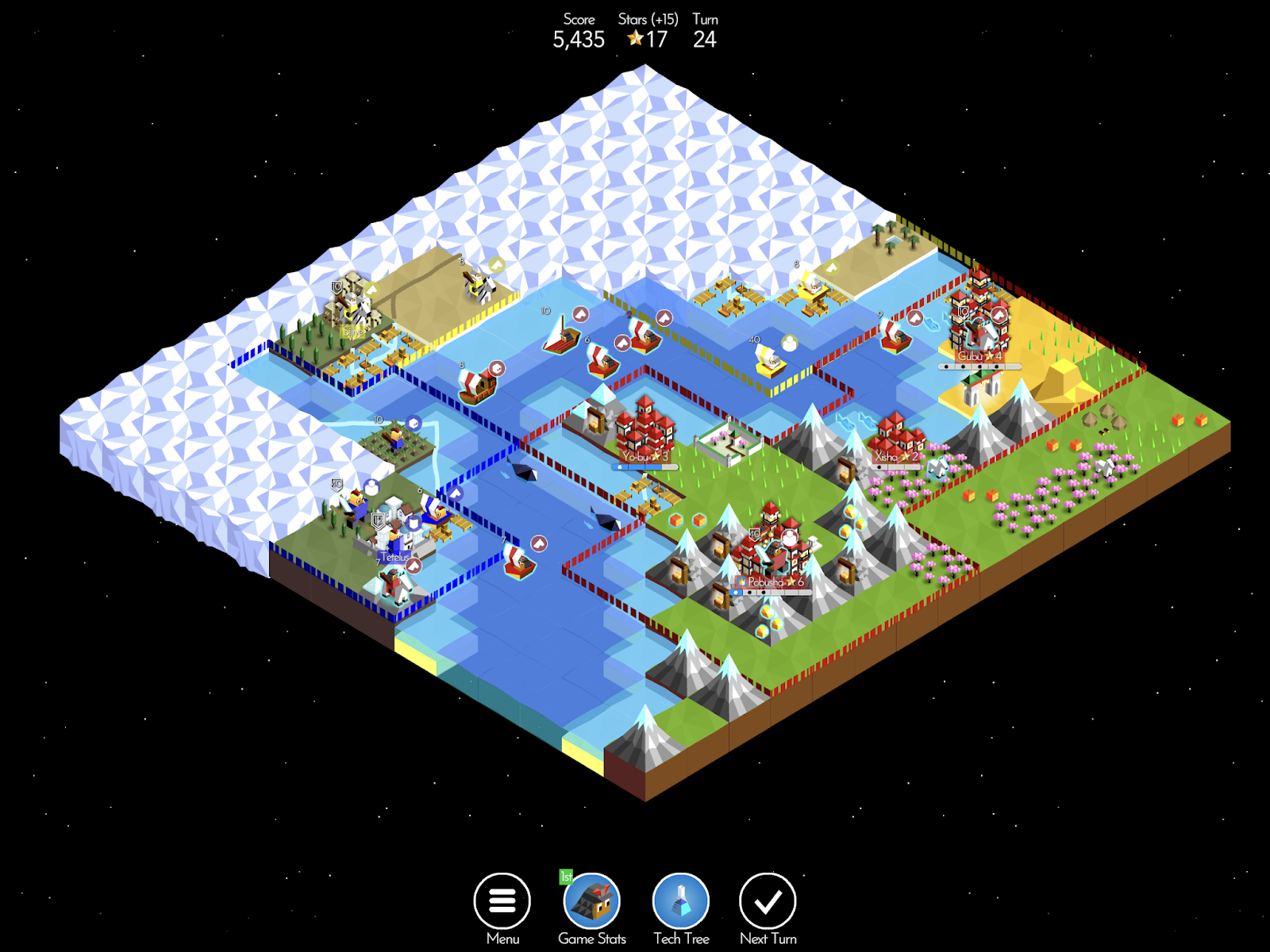Open the Game Stats helmet icon
Image resolution: width=1270 pixels, height=952 pixels.
pyautogui.click(x=591, y=900)
